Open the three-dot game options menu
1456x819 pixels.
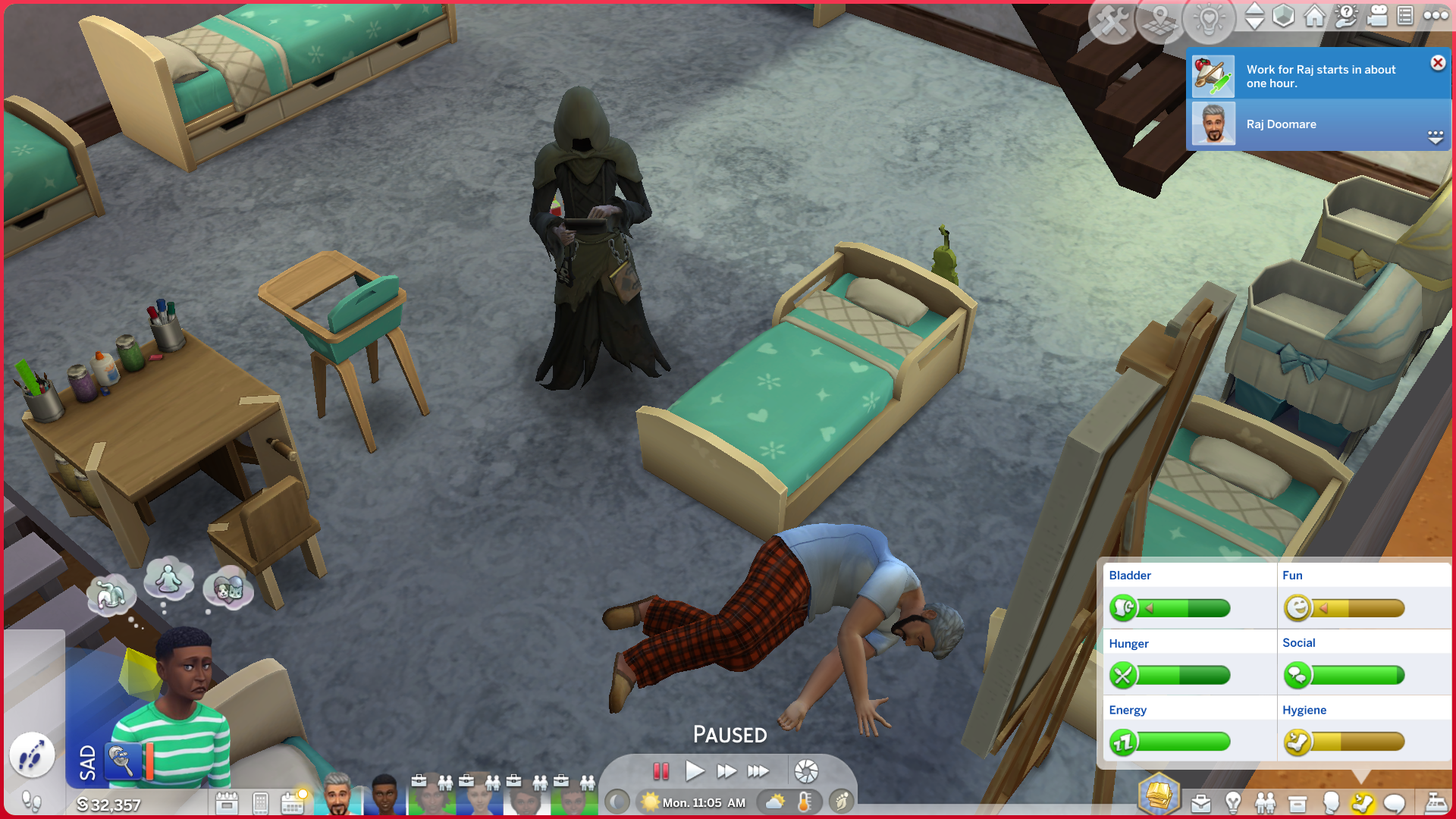pyautogui.click(x=1436, y=16)
